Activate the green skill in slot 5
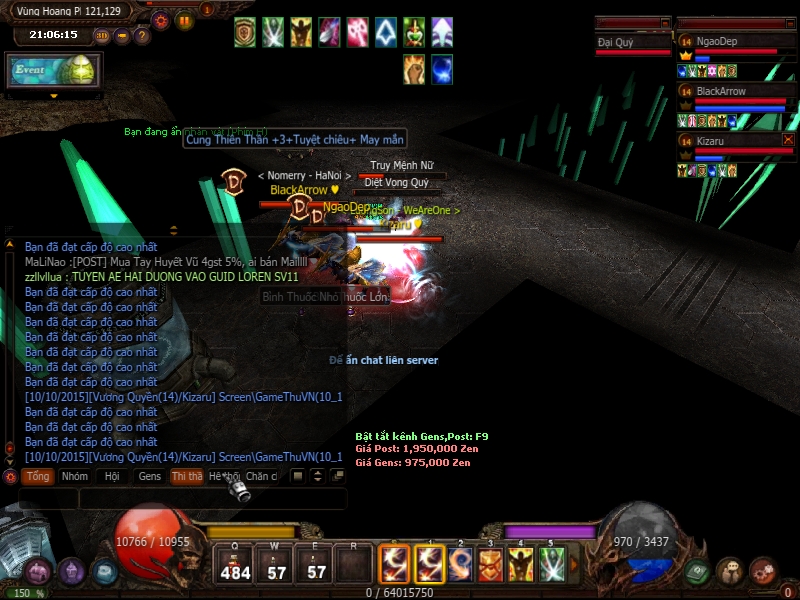Image resolution: width=800 pixels, height=600 pixels. click(x=552, y=566)
